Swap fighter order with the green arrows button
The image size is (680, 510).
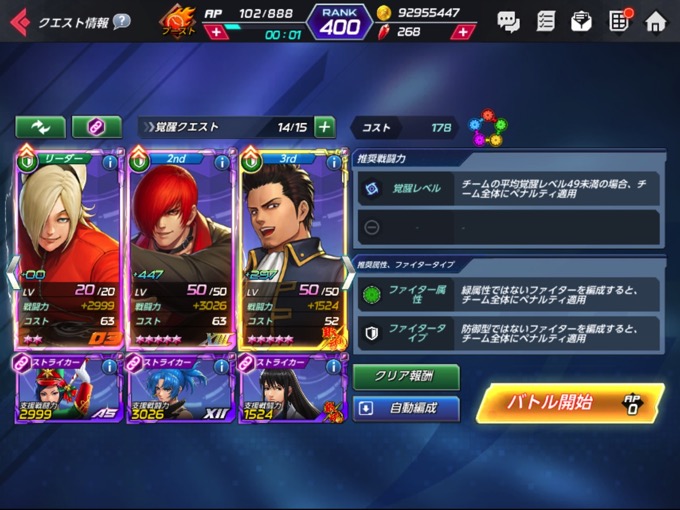pyautogui.click(x=40, y=127)
